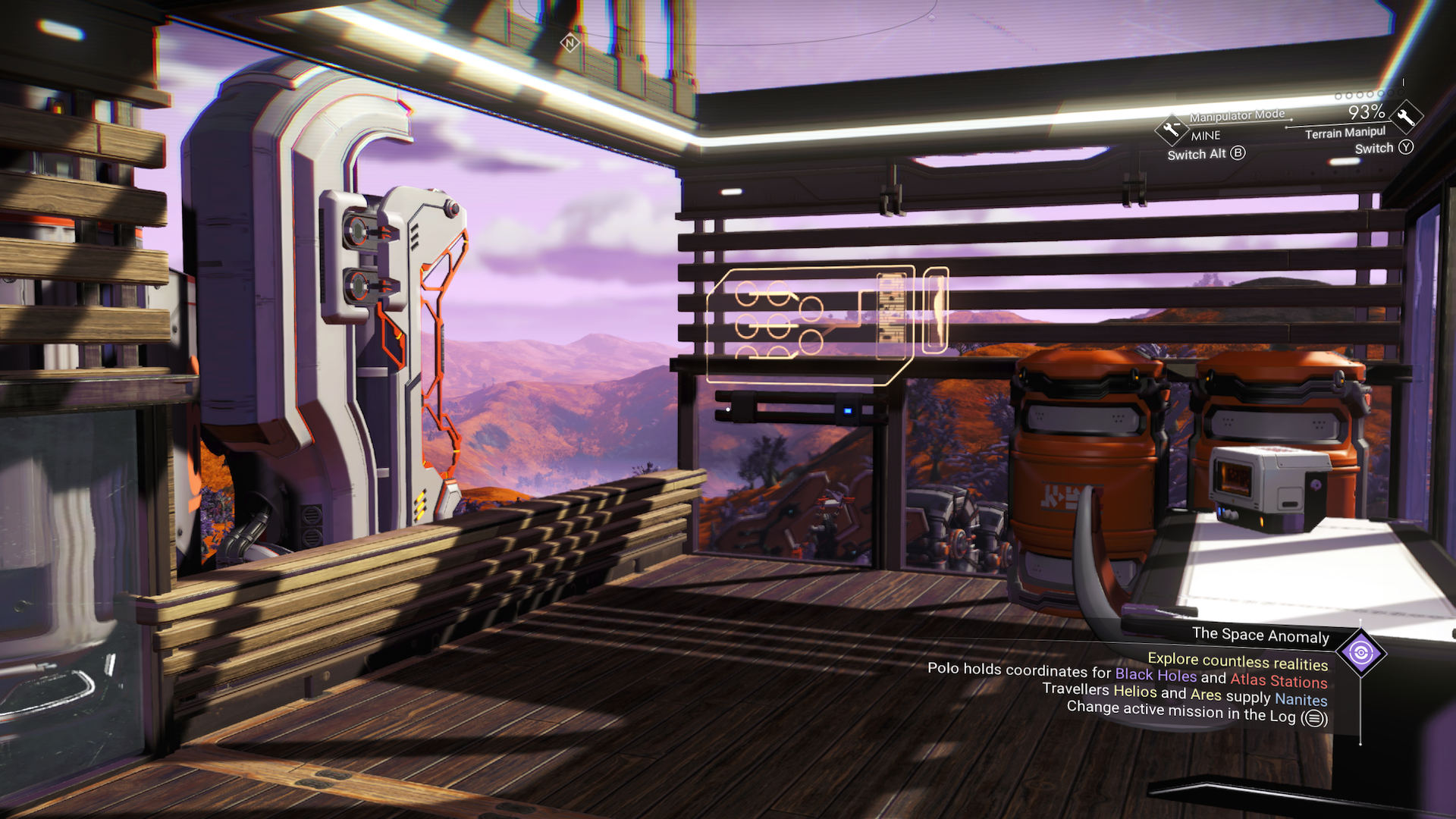Open the Log via the circled menu icon
The height and width of the screenshot is (819, 1456).
[1313, 717]
